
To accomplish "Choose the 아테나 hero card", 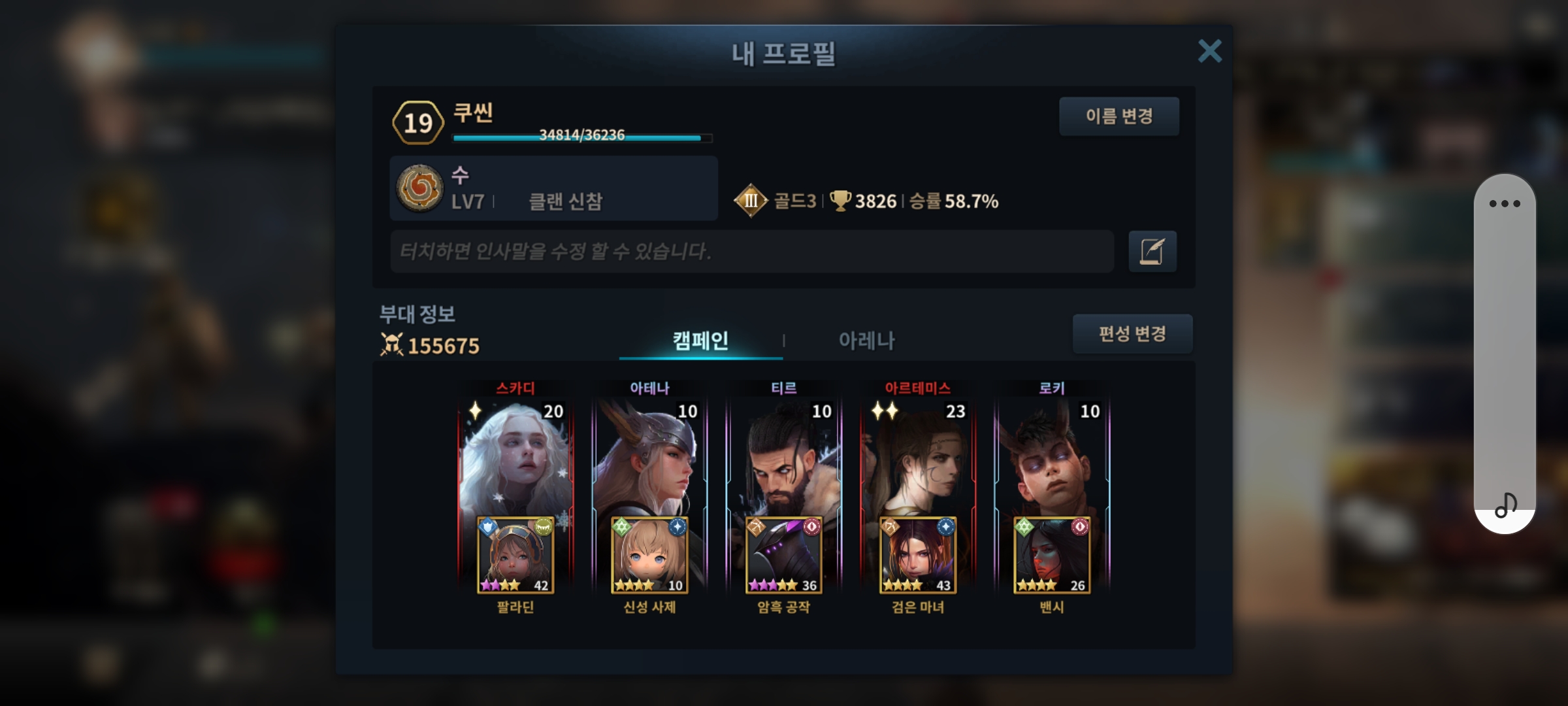I will tap(649, 458).
